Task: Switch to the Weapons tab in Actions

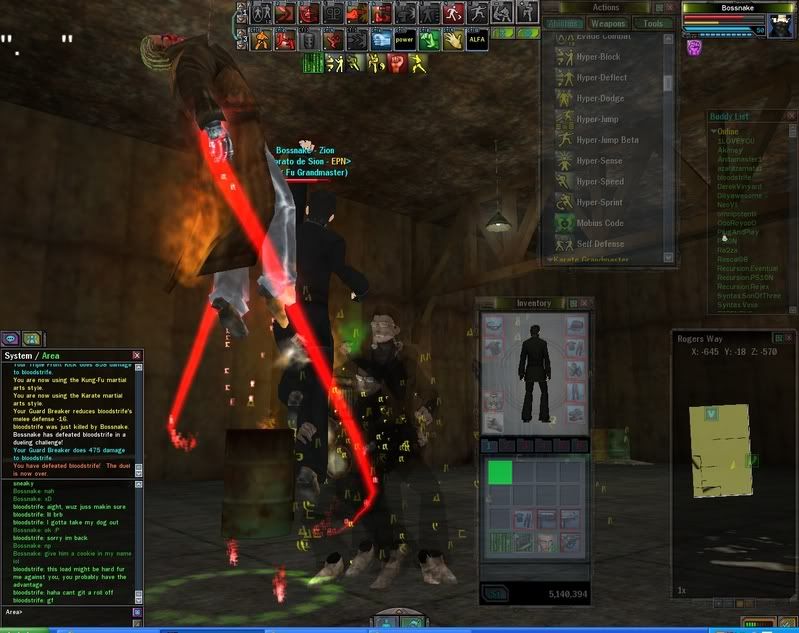Action: click(607, 23)
